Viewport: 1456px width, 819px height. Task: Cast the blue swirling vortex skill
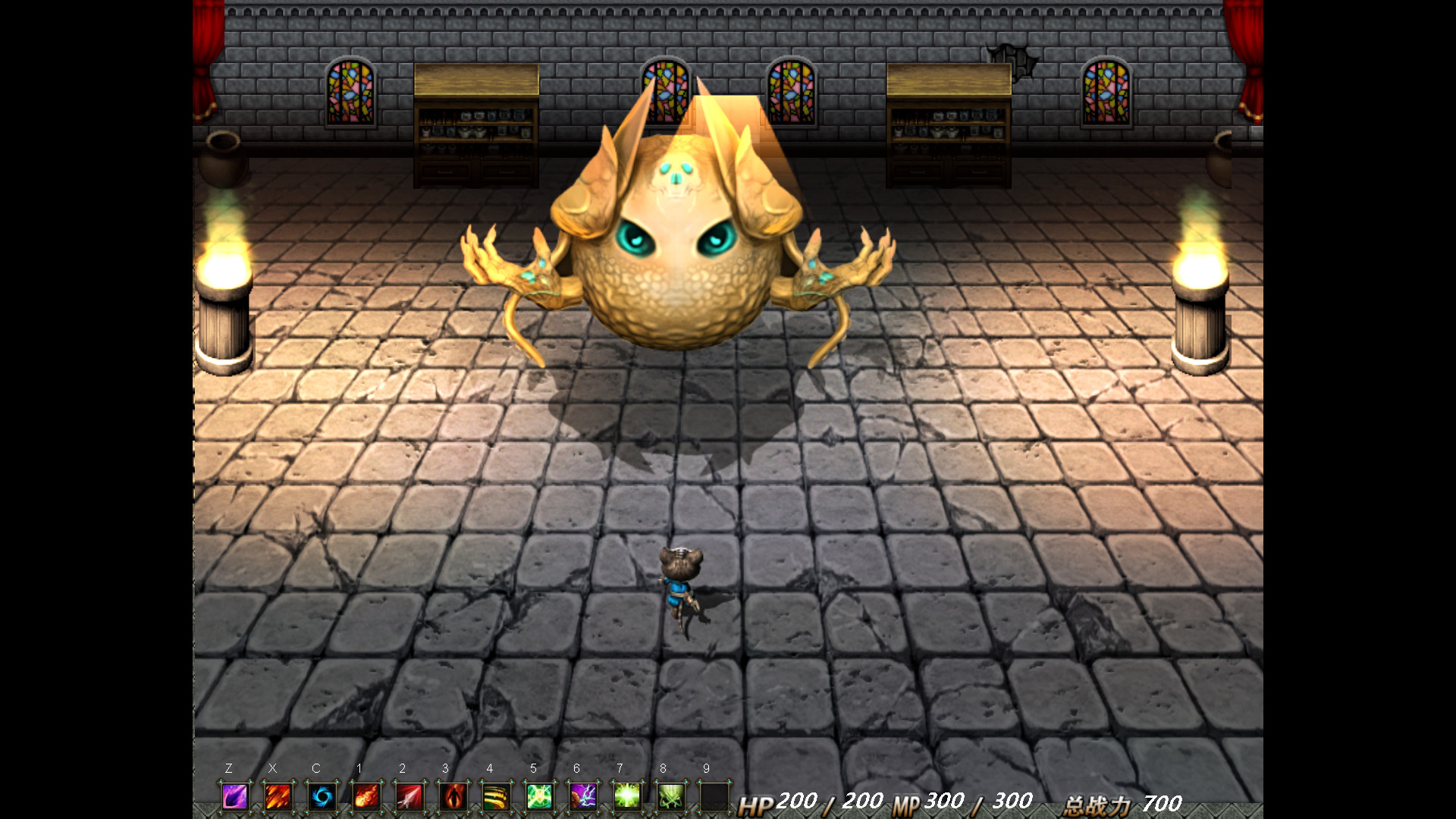[322, 796]
